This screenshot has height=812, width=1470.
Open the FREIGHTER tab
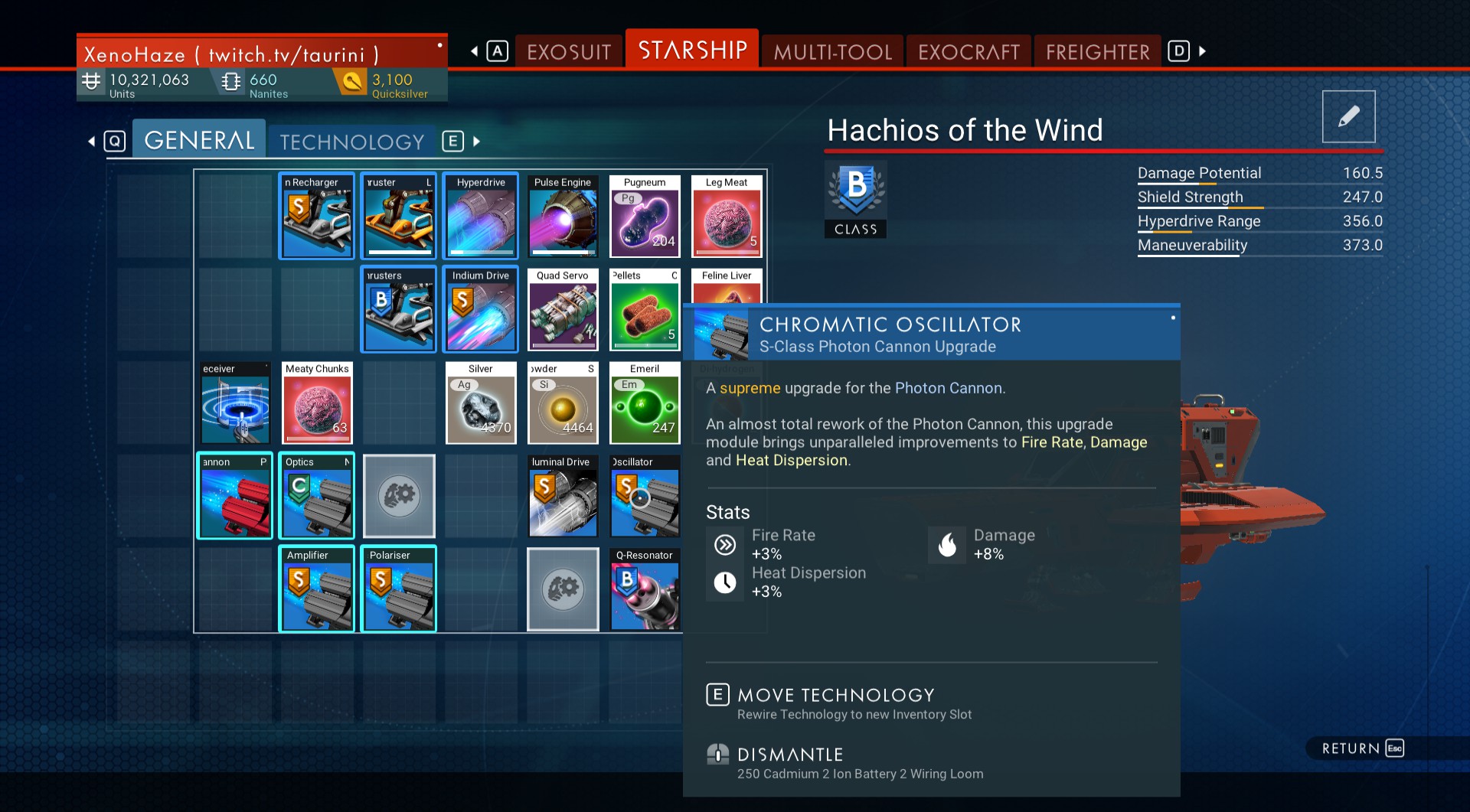tap(1096, 51)
